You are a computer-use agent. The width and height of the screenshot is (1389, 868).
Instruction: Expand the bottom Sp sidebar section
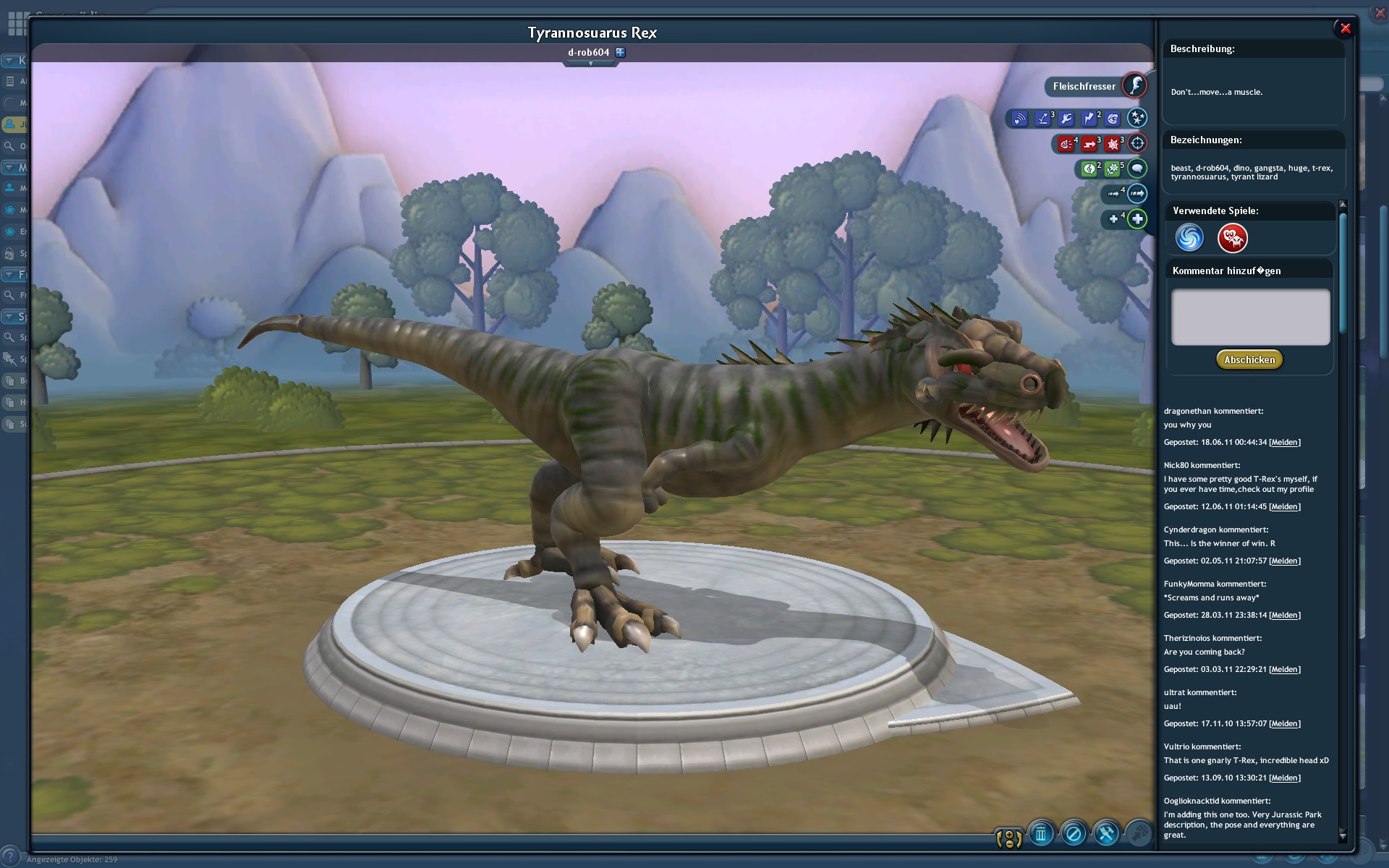(8, 316)
